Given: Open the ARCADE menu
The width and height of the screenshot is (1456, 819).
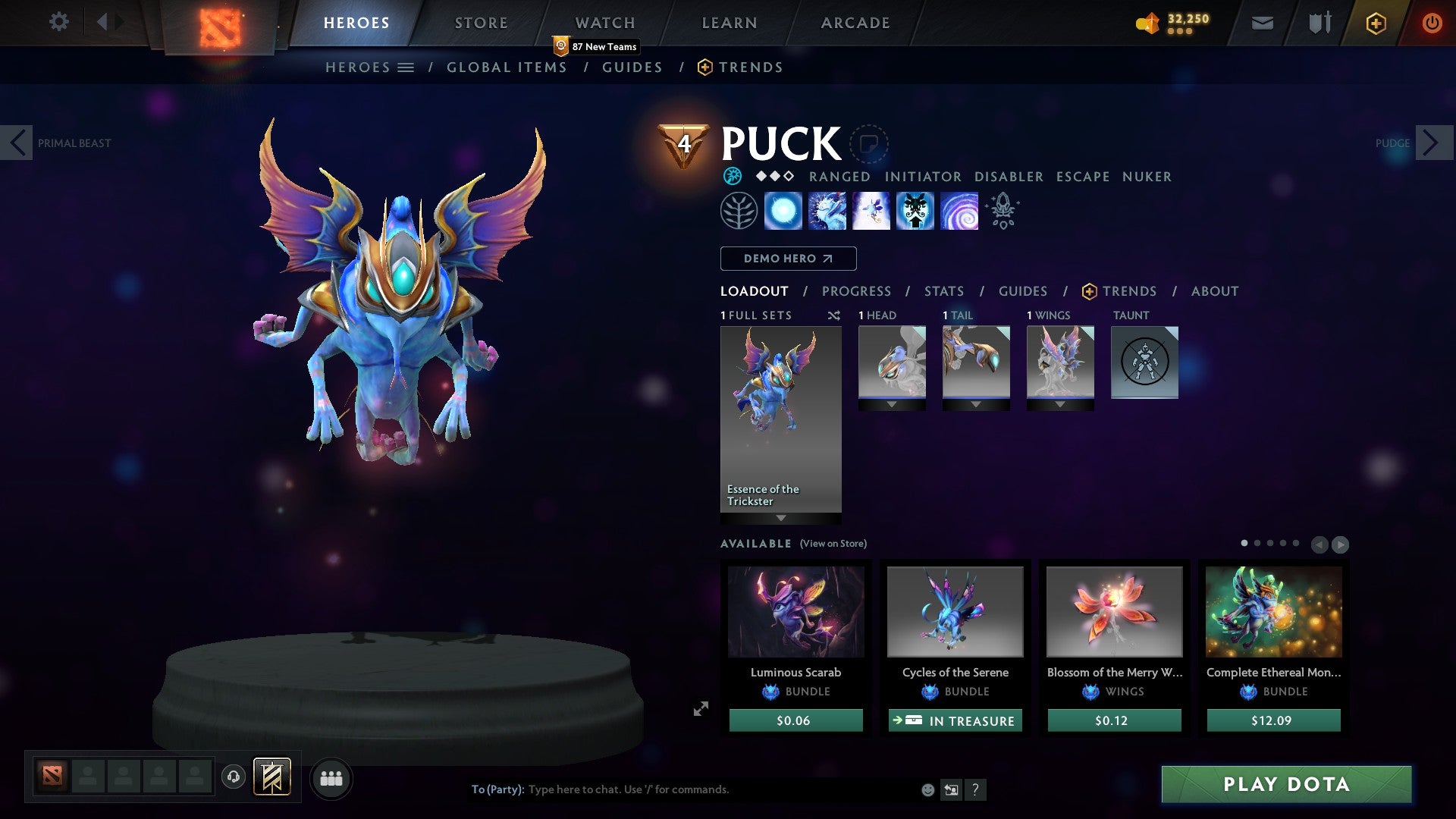Looking at the screenshot, I should (855, 22).
